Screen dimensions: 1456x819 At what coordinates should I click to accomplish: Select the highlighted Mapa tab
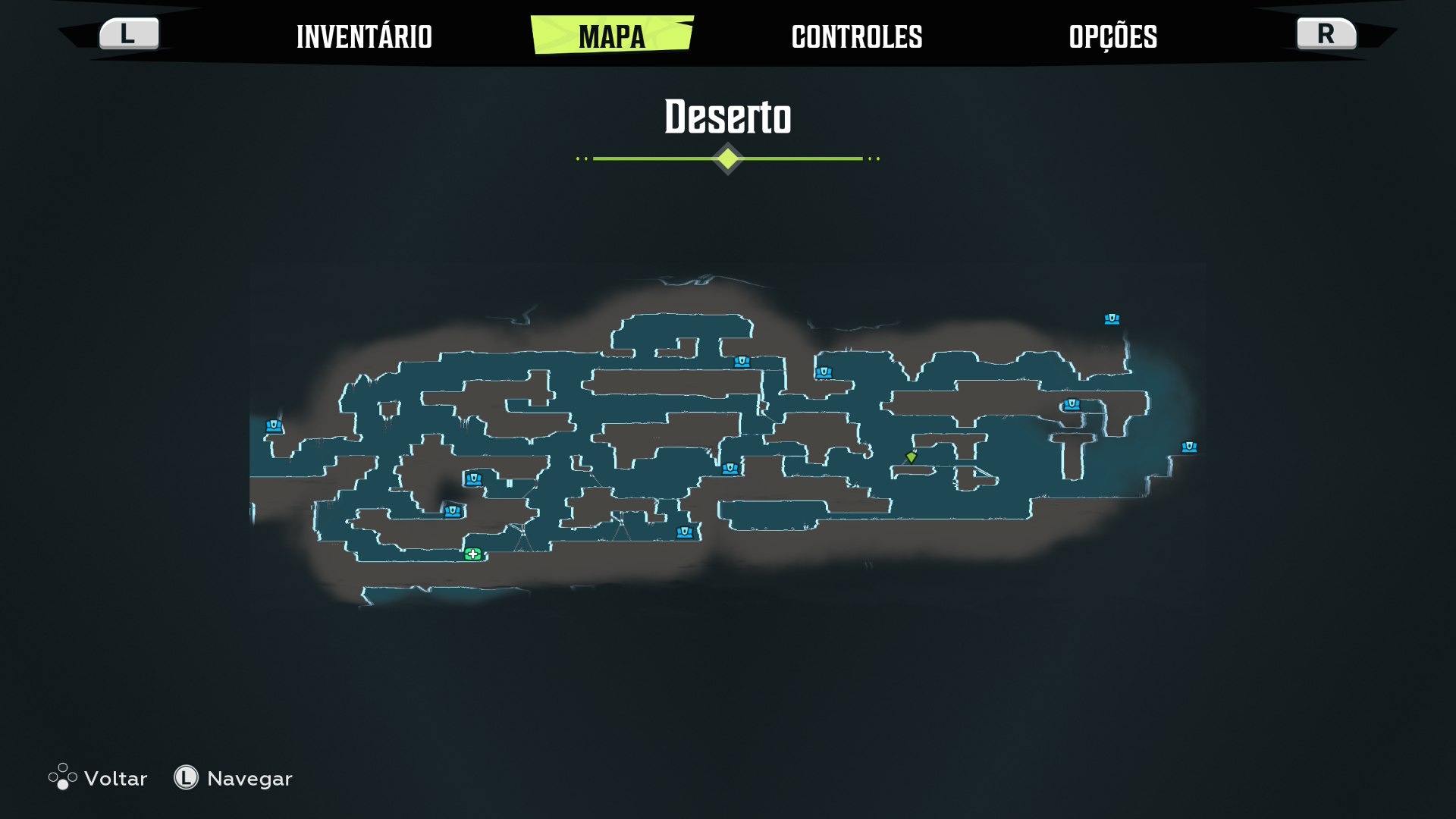point(612,36)
